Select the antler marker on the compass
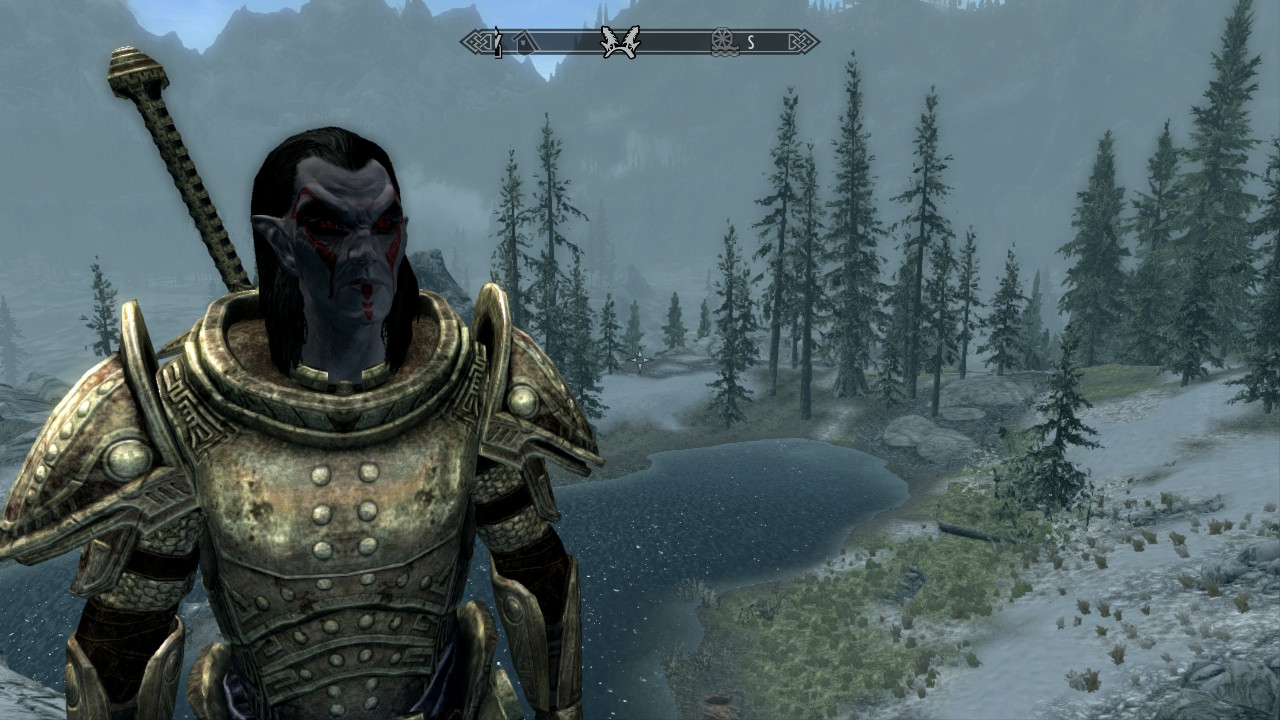The width and height of the screenshot is (1280, 720). 620,42
